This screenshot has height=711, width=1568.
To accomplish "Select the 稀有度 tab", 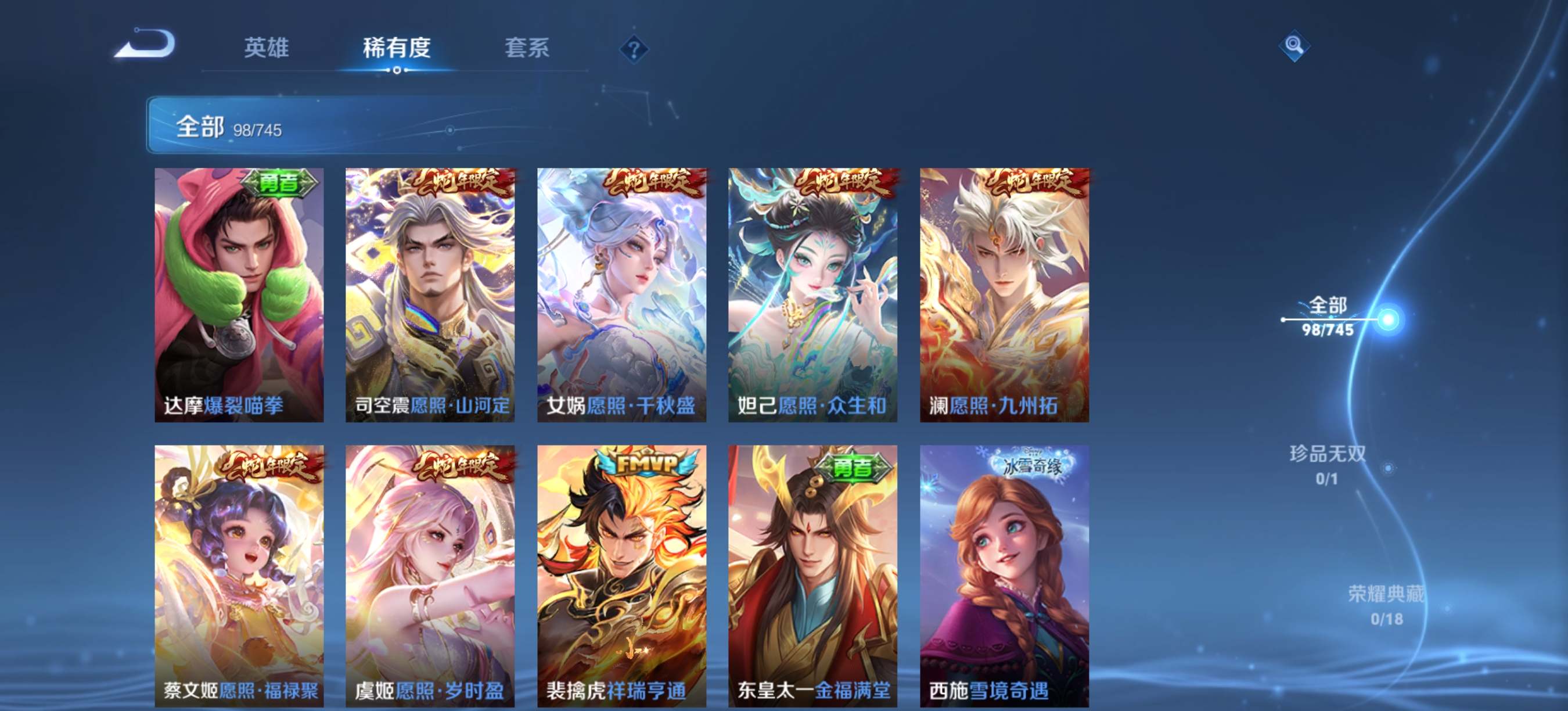I will [x=396, y=48].
